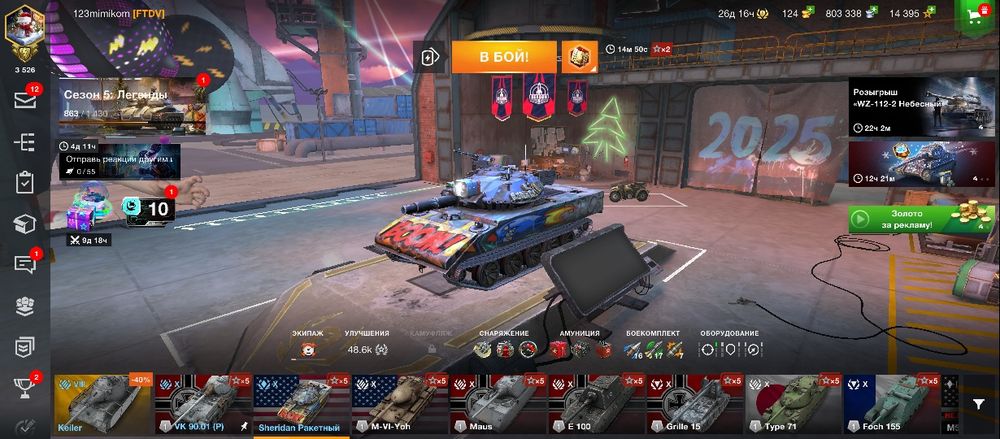
Task: Choose the Type 71 tank
Action: coord(792,406)
